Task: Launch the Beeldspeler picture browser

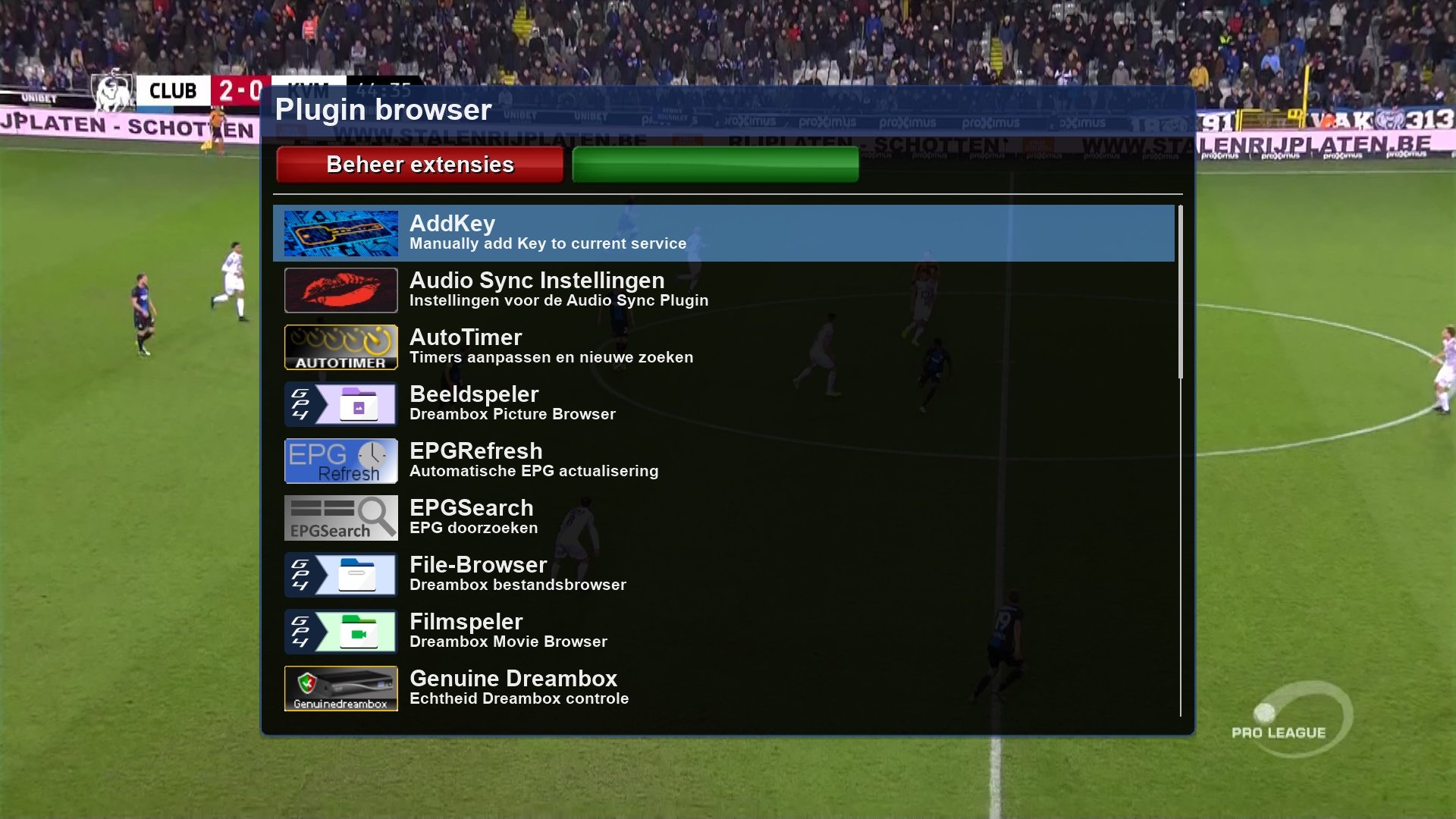Action: tap(723, 403)
